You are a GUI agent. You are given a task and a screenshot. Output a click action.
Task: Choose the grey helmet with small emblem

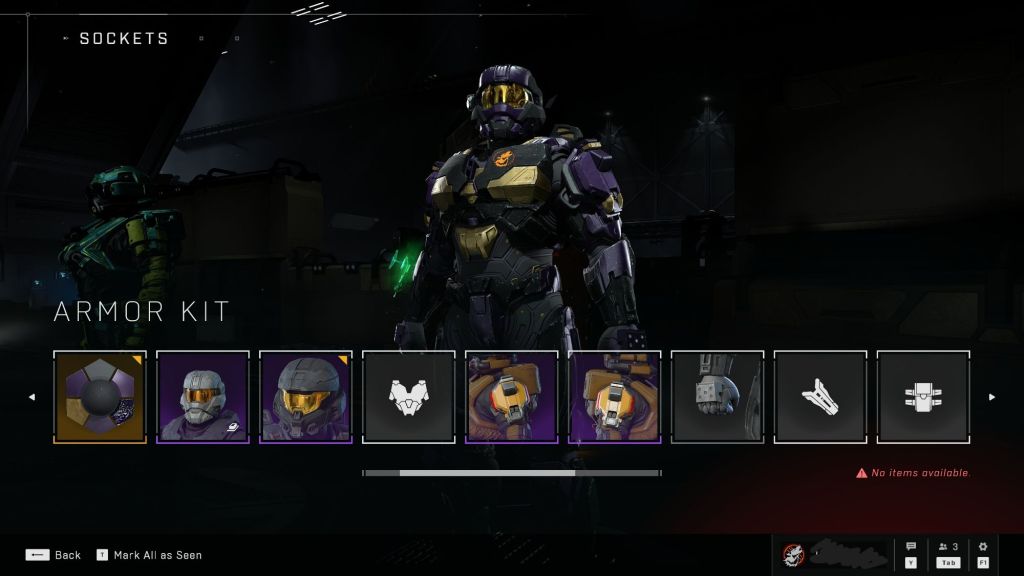tap(203, 397)
